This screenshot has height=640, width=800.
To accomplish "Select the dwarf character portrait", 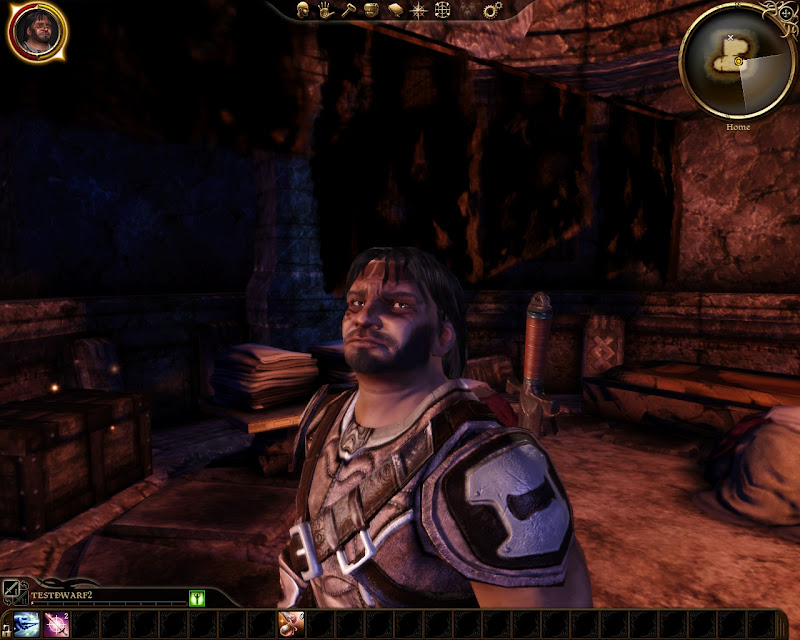I will pyautogui.click(x=38, y=32).
